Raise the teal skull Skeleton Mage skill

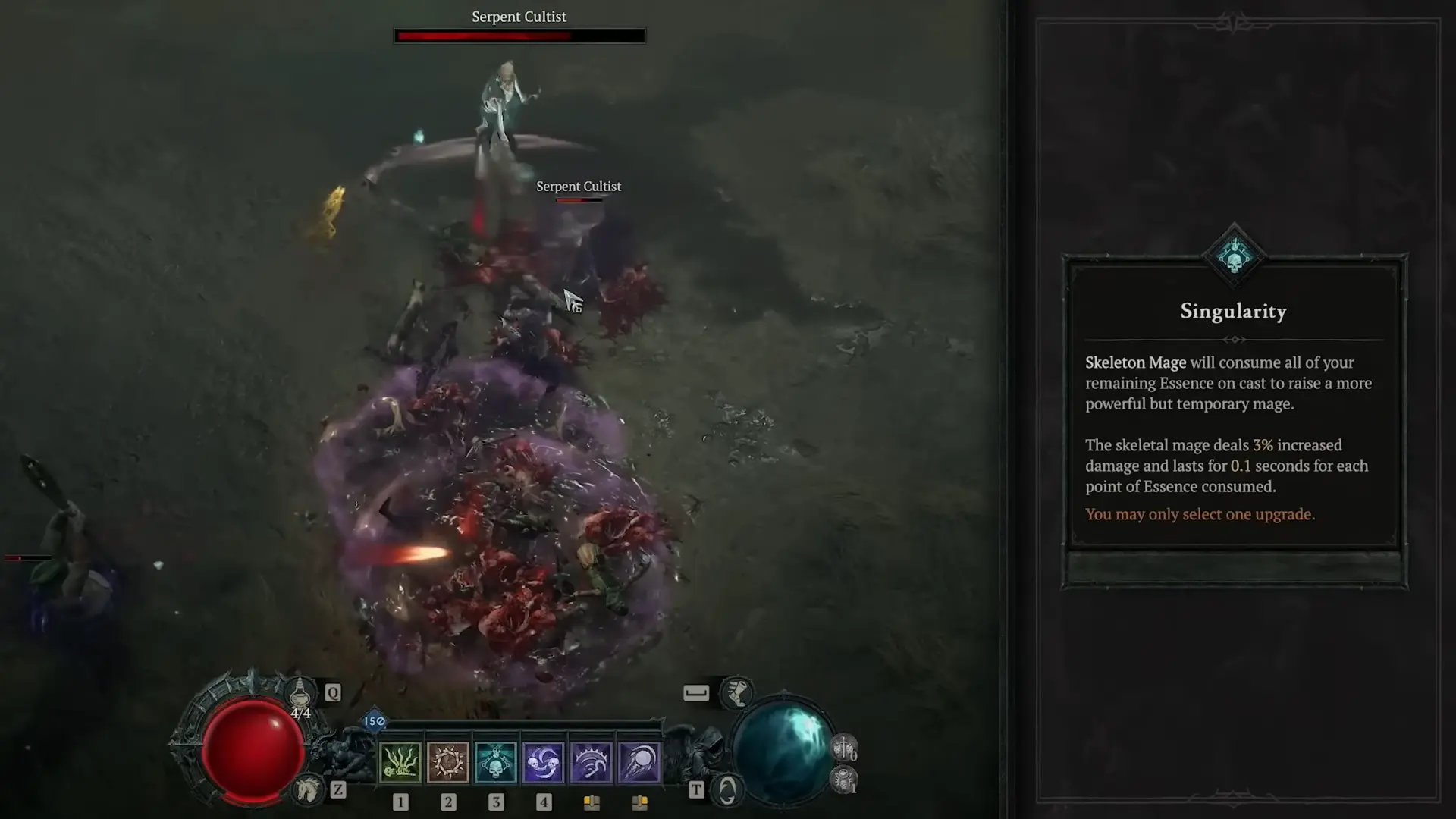point(495,762)
